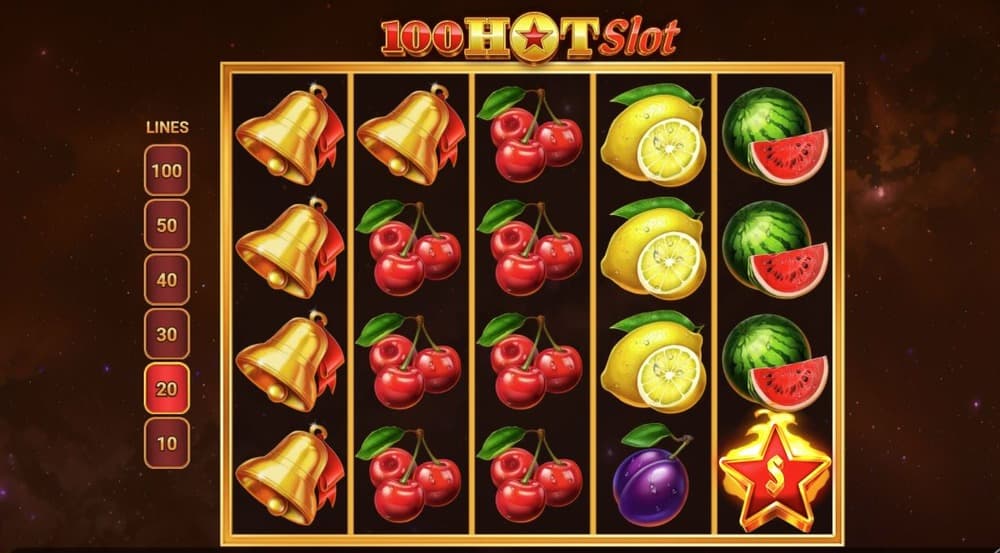Screen dimensions: 1000x553
Task: Click the highlighted 20 lines button
Action: pos(167,389)
